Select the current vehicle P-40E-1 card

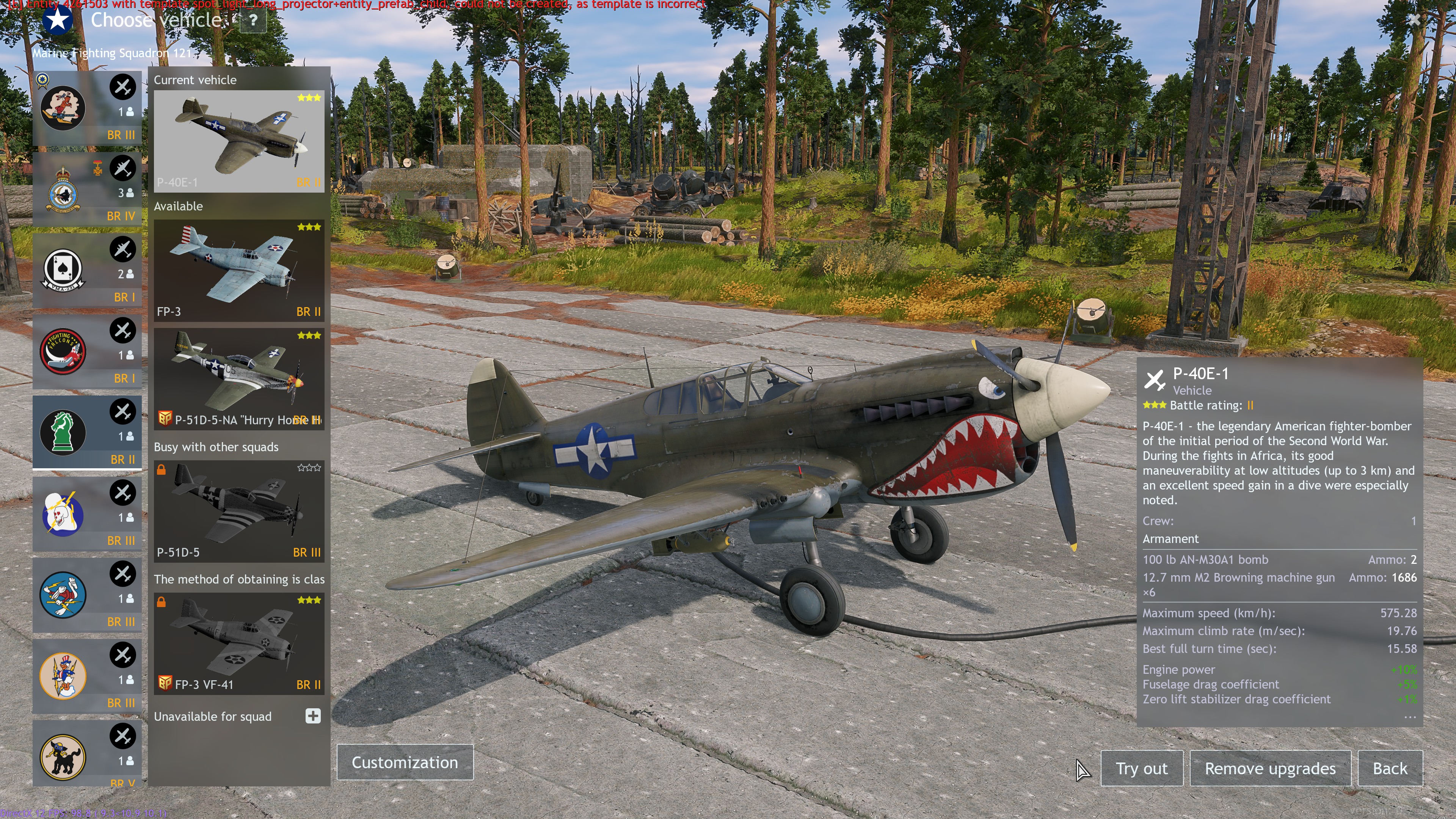(238, 141)
